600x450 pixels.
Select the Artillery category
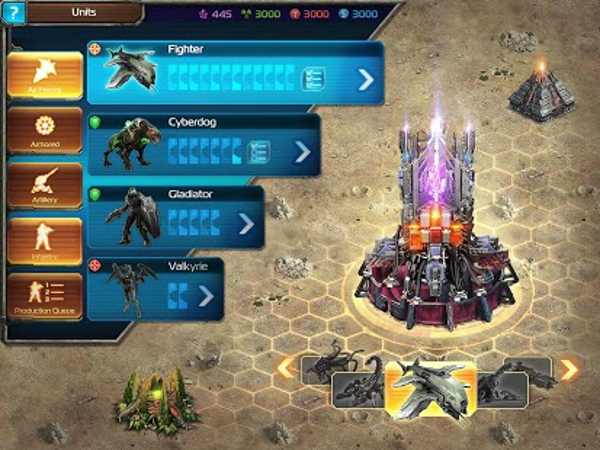tap(45, 186)
